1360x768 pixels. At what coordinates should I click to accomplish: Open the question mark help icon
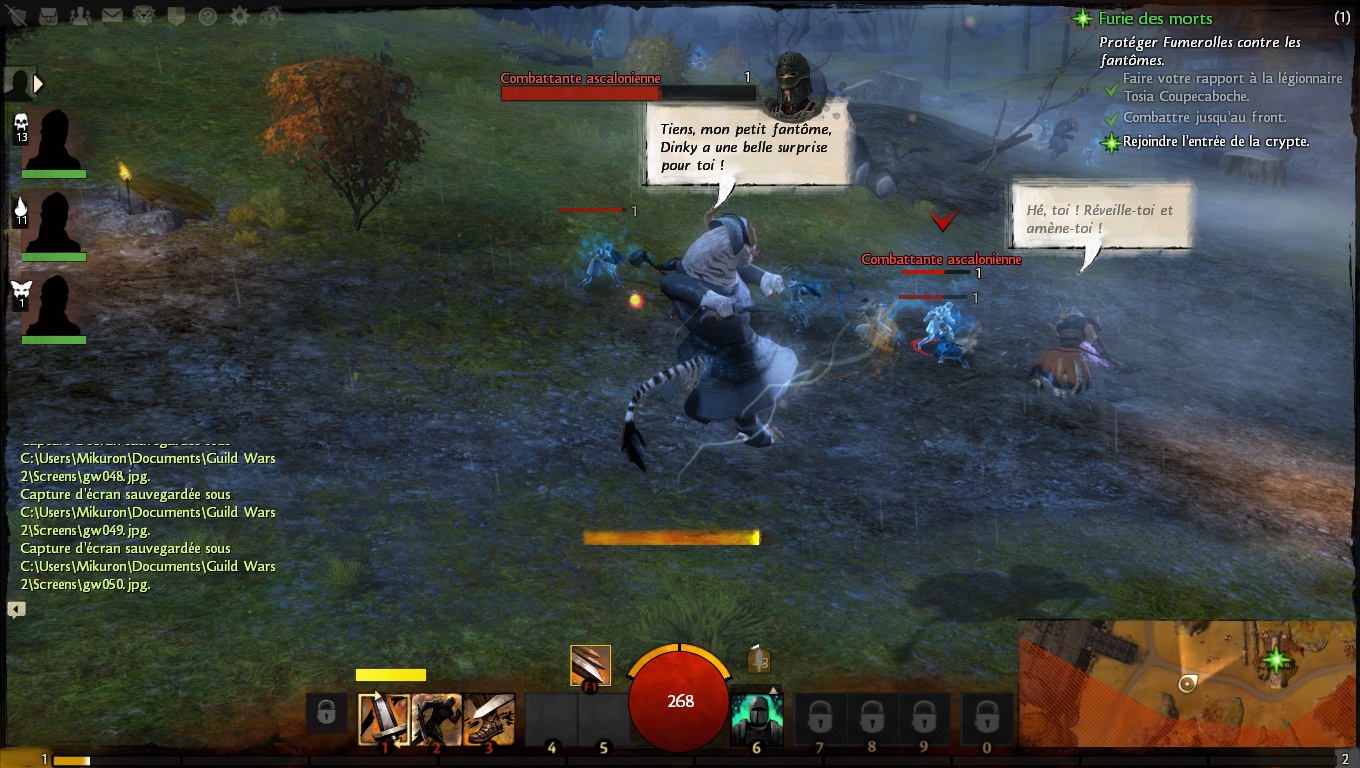(x=207, y=15)
